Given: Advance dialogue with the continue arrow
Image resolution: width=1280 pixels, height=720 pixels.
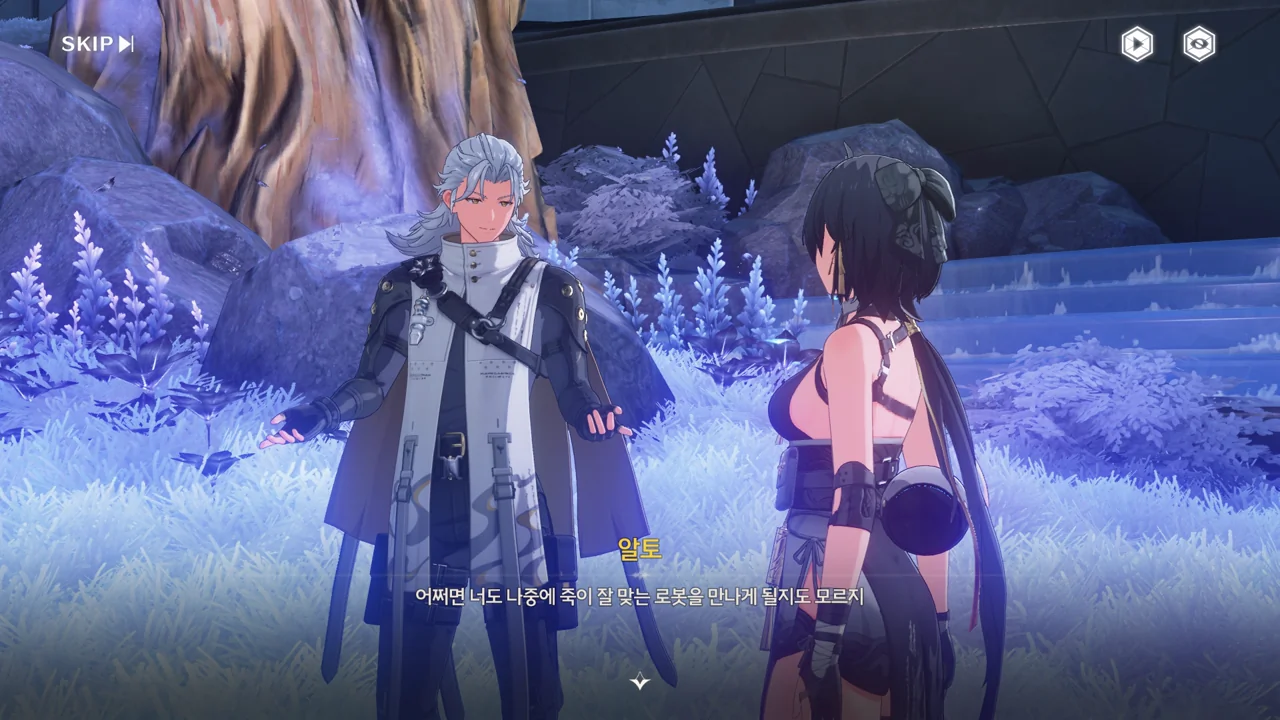Looking at the screenshot, I should 640,682.
